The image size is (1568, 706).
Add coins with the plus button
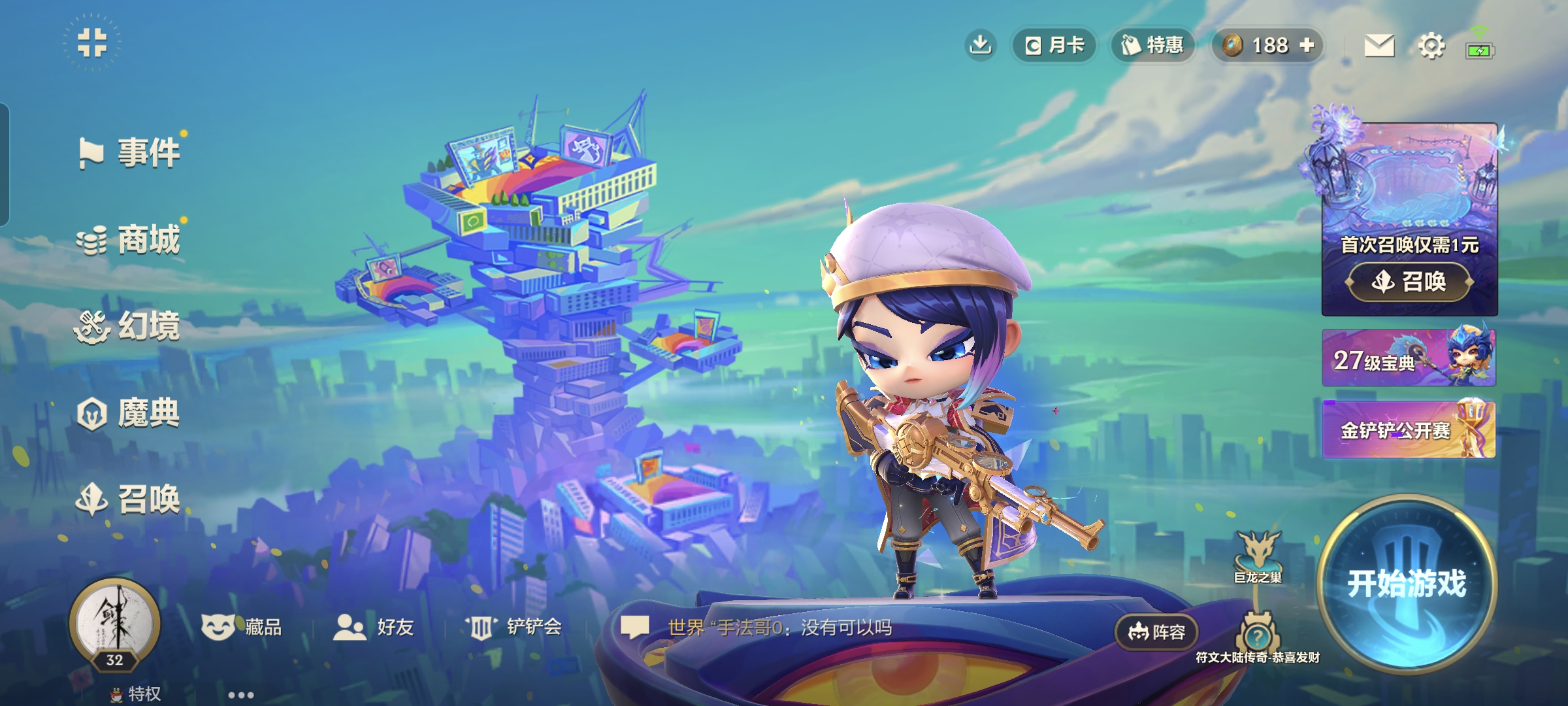pos(1307,45)
